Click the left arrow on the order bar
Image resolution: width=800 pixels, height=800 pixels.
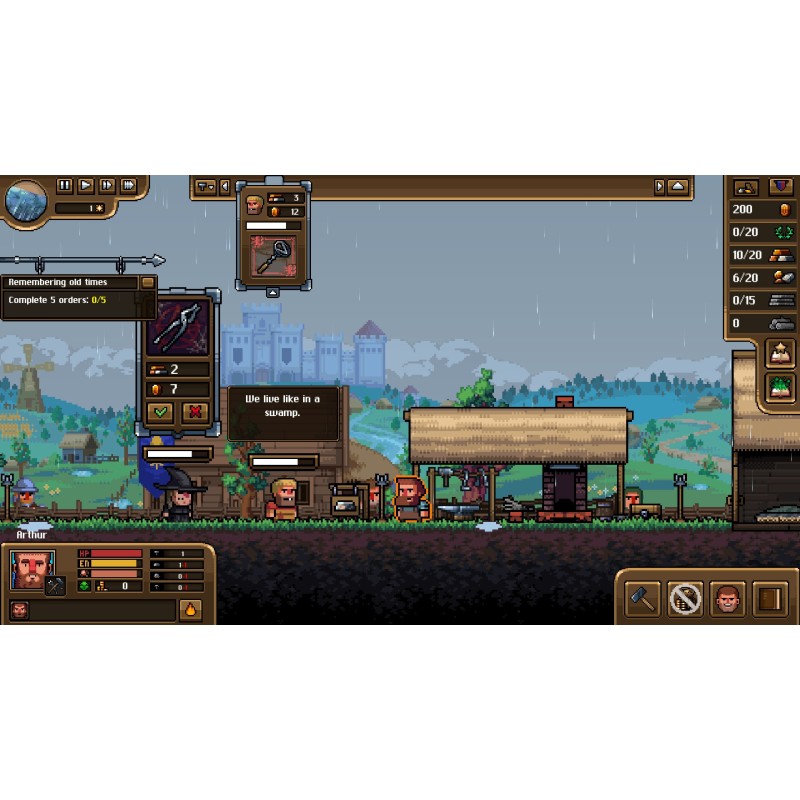point(225,187)
